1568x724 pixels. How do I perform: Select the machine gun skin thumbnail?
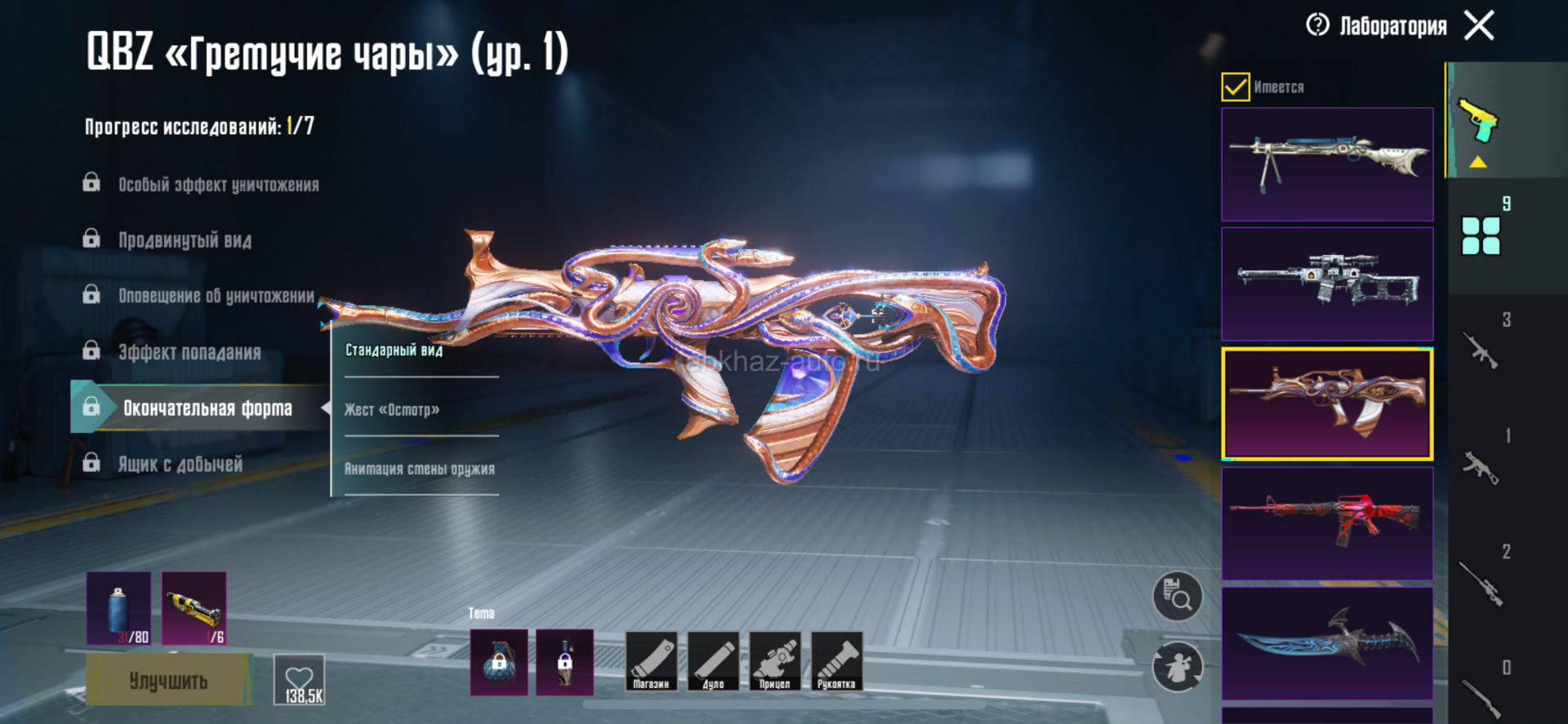coord(1327,164)
